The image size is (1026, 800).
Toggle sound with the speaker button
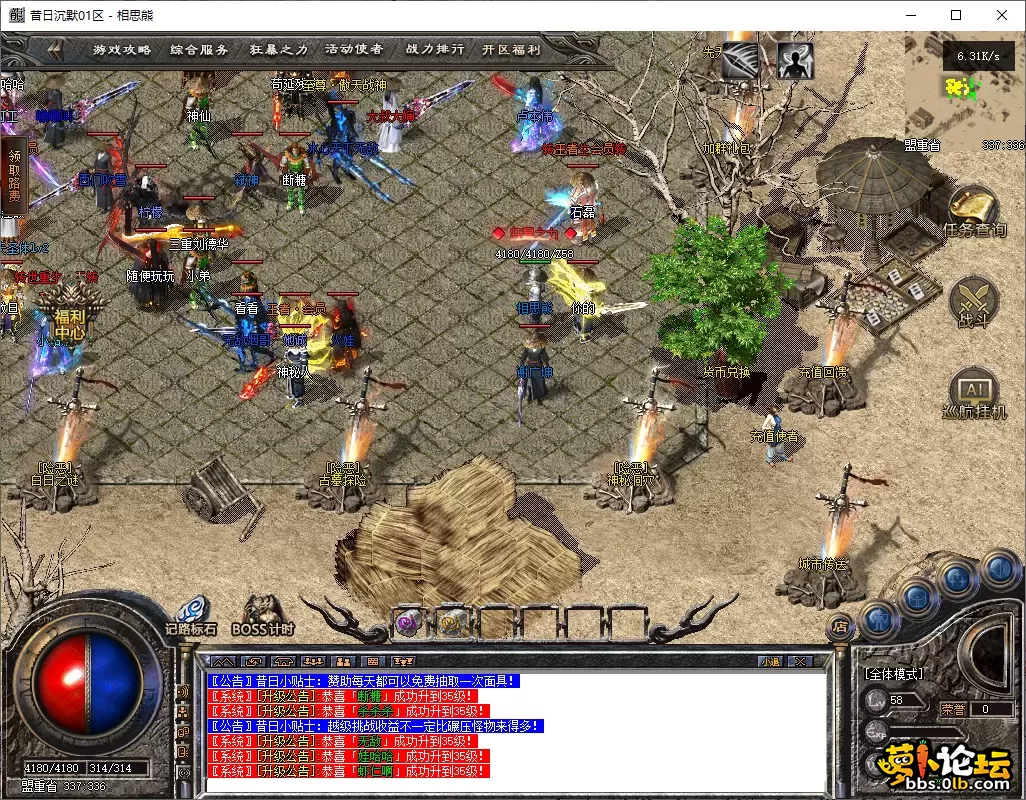tap(999, 570)
